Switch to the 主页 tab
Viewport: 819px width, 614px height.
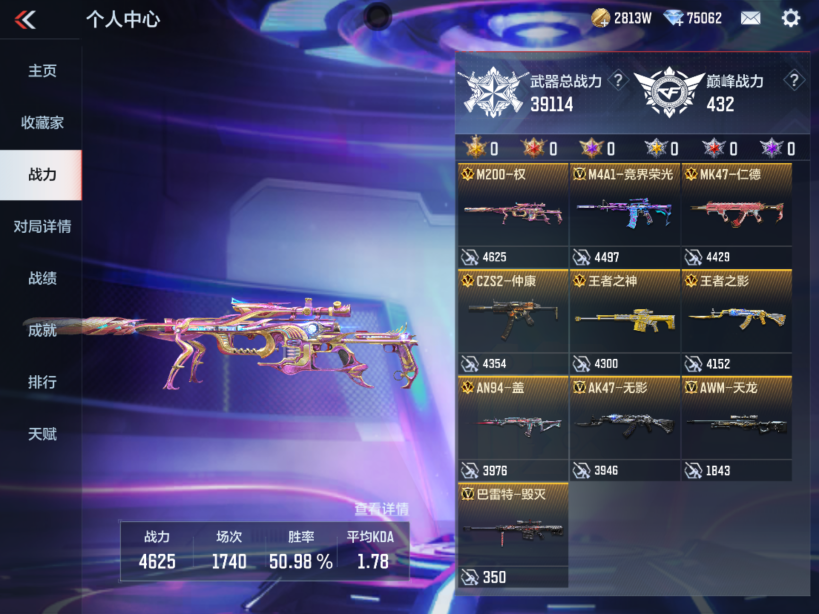pyautogui.click(x=41, y=71)
